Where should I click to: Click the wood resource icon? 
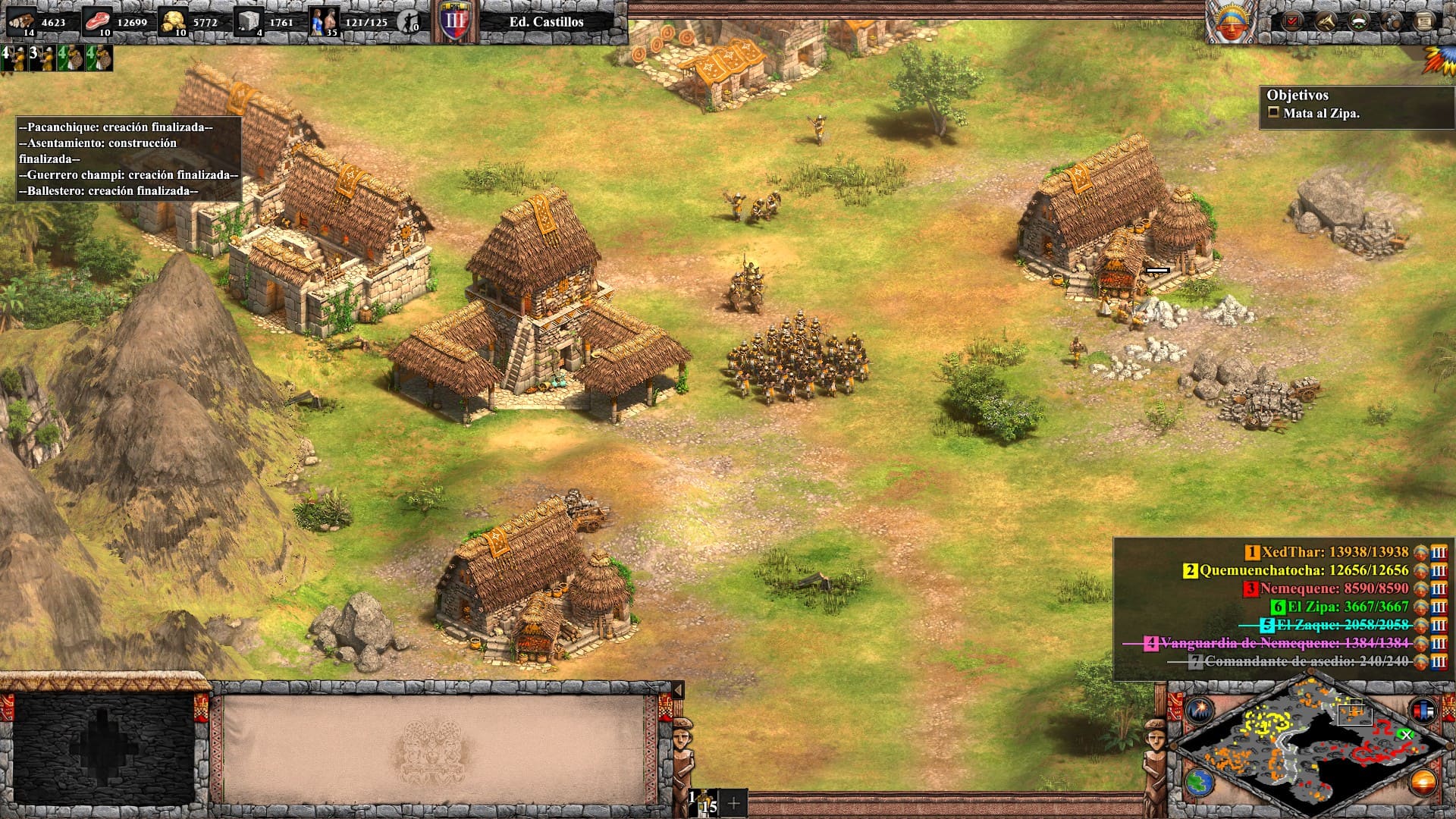(23, 21)
